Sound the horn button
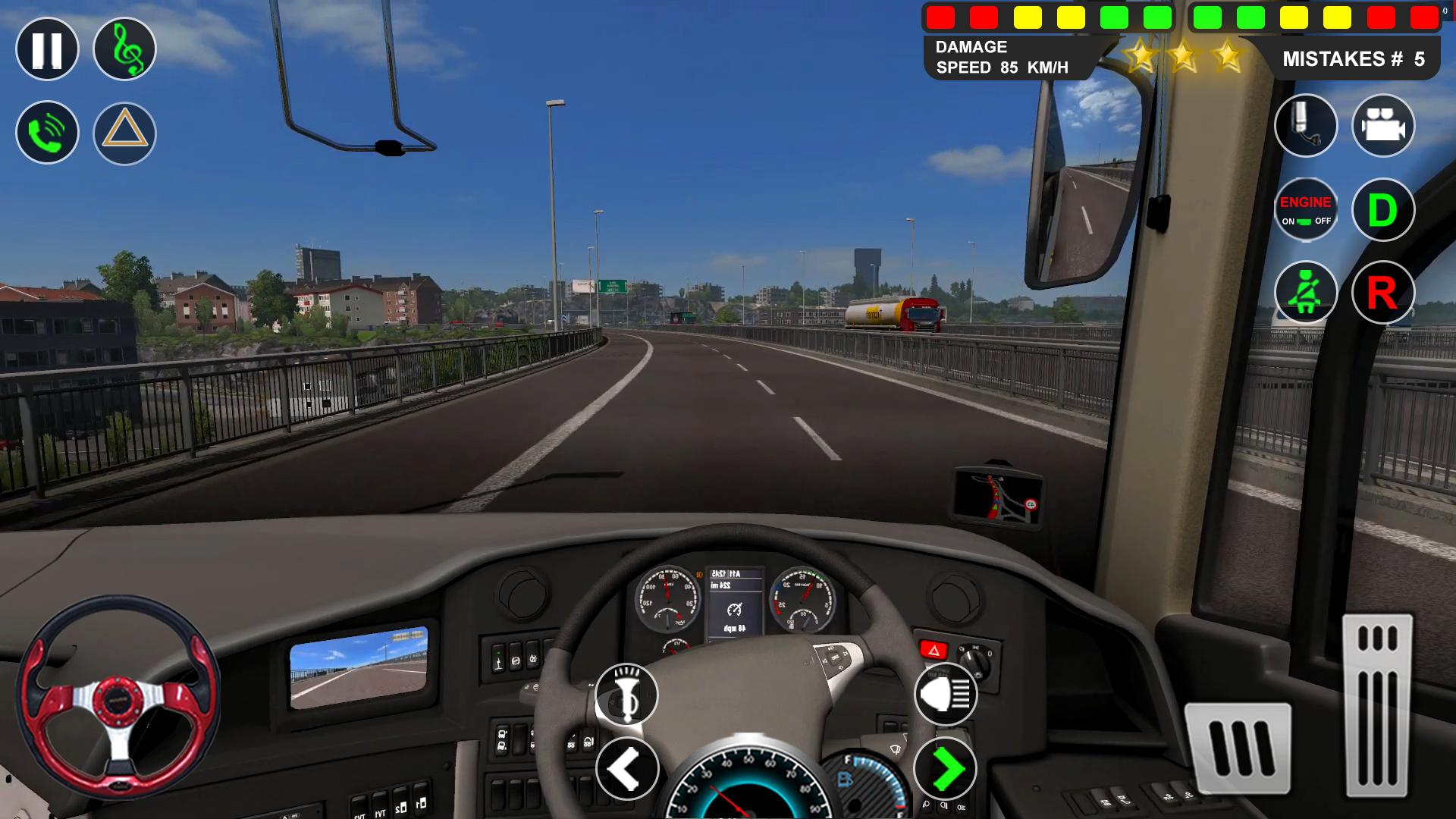The image size is (1456, 819). 626,695
